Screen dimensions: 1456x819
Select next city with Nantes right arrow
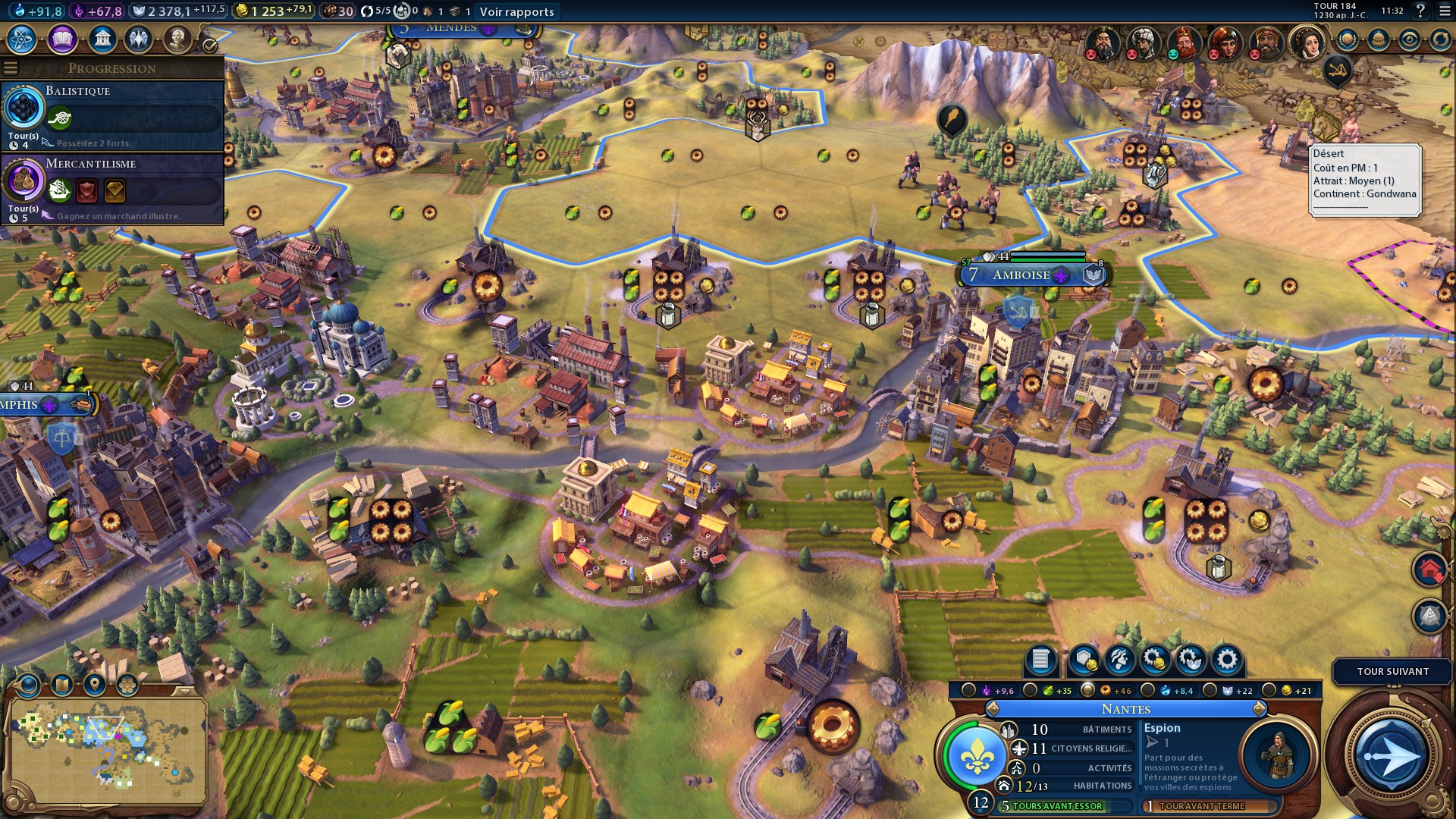[1259, 709]
